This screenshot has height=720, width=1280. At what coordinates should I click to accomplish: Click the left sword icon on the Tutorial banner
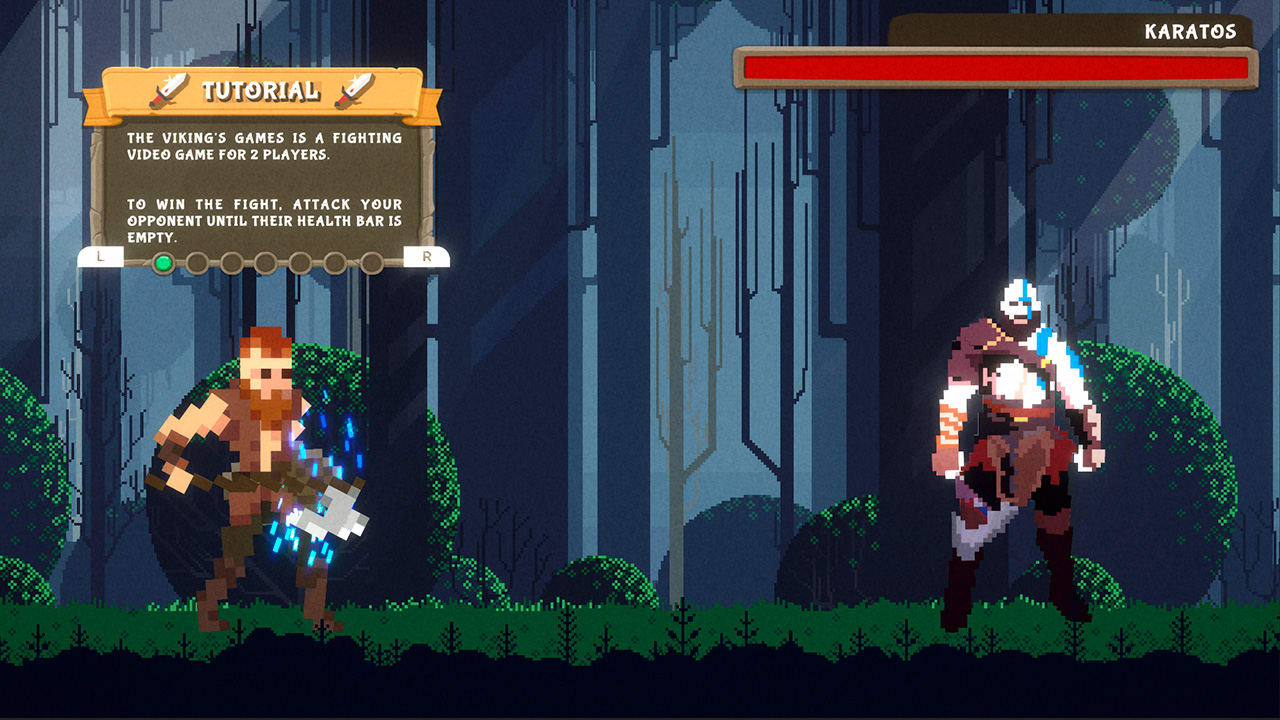(x=170, y=90)
